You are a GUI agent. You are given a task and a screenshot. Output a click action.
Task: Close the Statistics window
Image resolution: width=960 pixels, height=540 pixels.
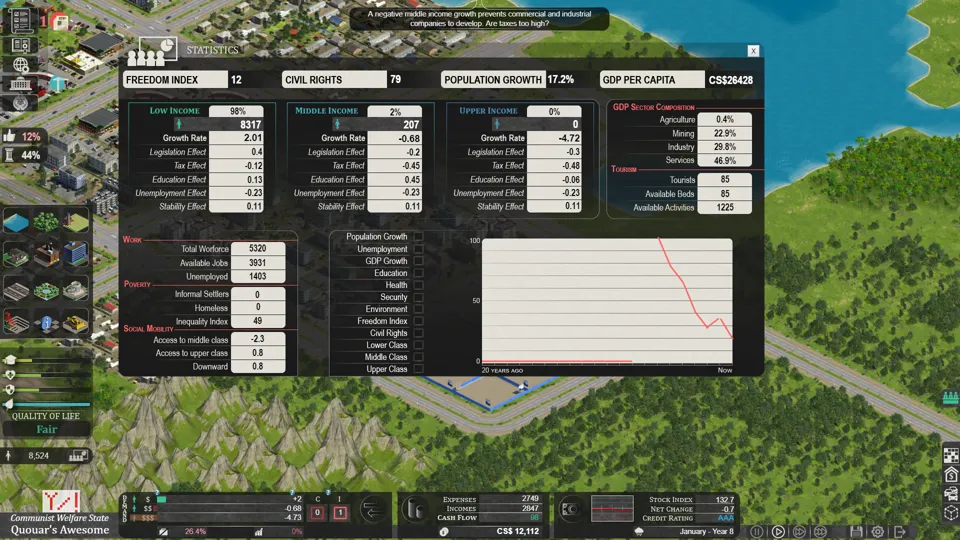[753, 51]
